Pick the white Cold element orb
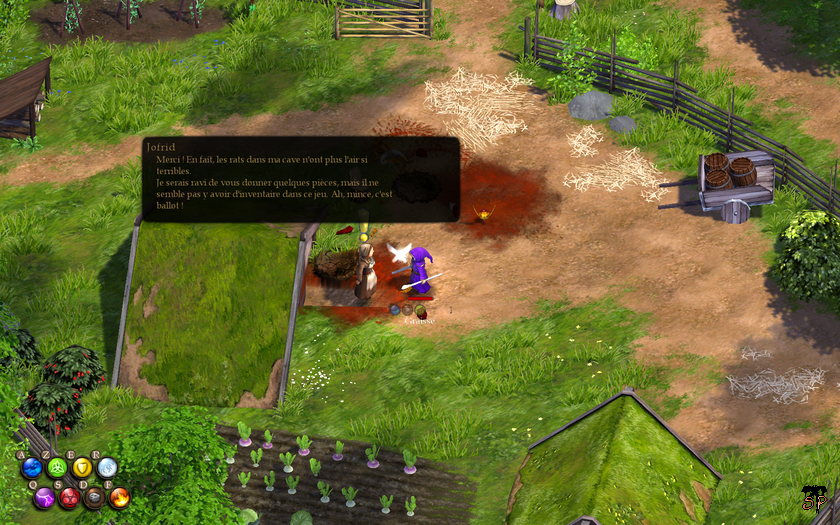The width and height of the screenshot is (840, 525). pyautogui.click(x=107, y=468)
